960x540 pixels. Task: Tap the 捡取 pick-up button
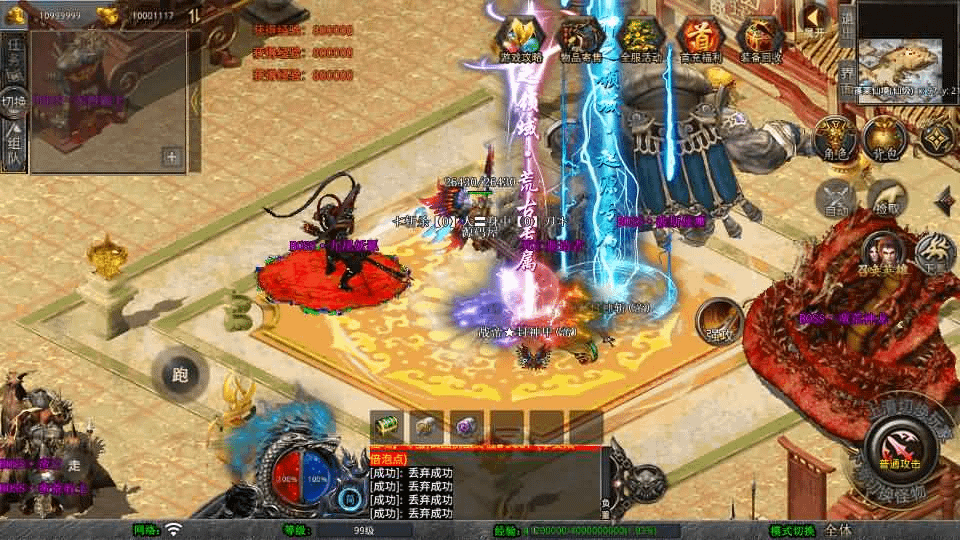tap(886, 199)
